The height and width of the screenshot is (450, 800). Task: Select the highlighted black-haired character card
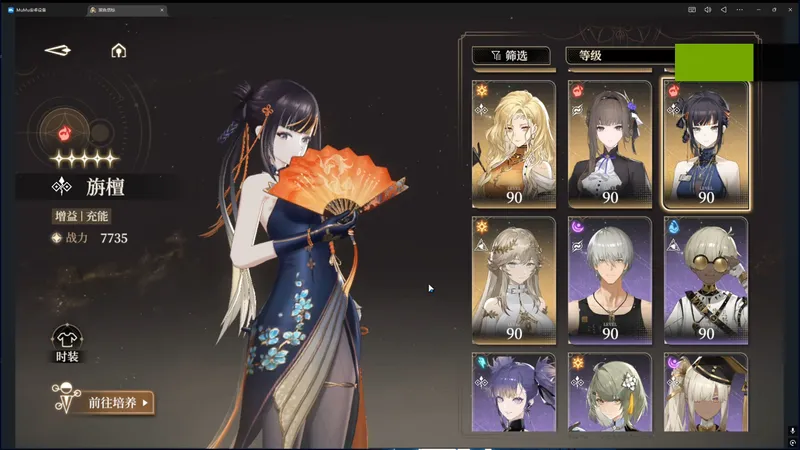tap(705, 144)
